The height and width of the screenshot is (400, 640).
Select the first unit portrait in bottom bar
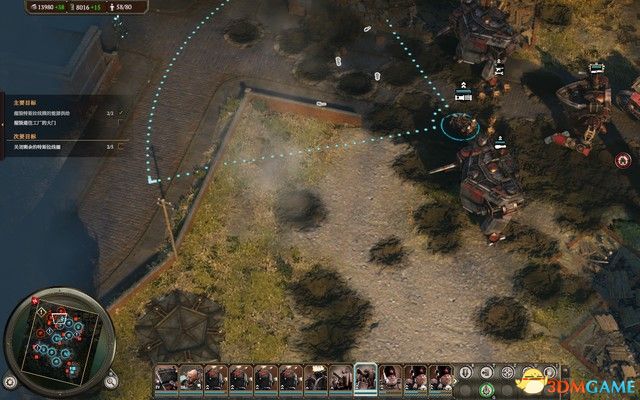click(x=166, y=378)
